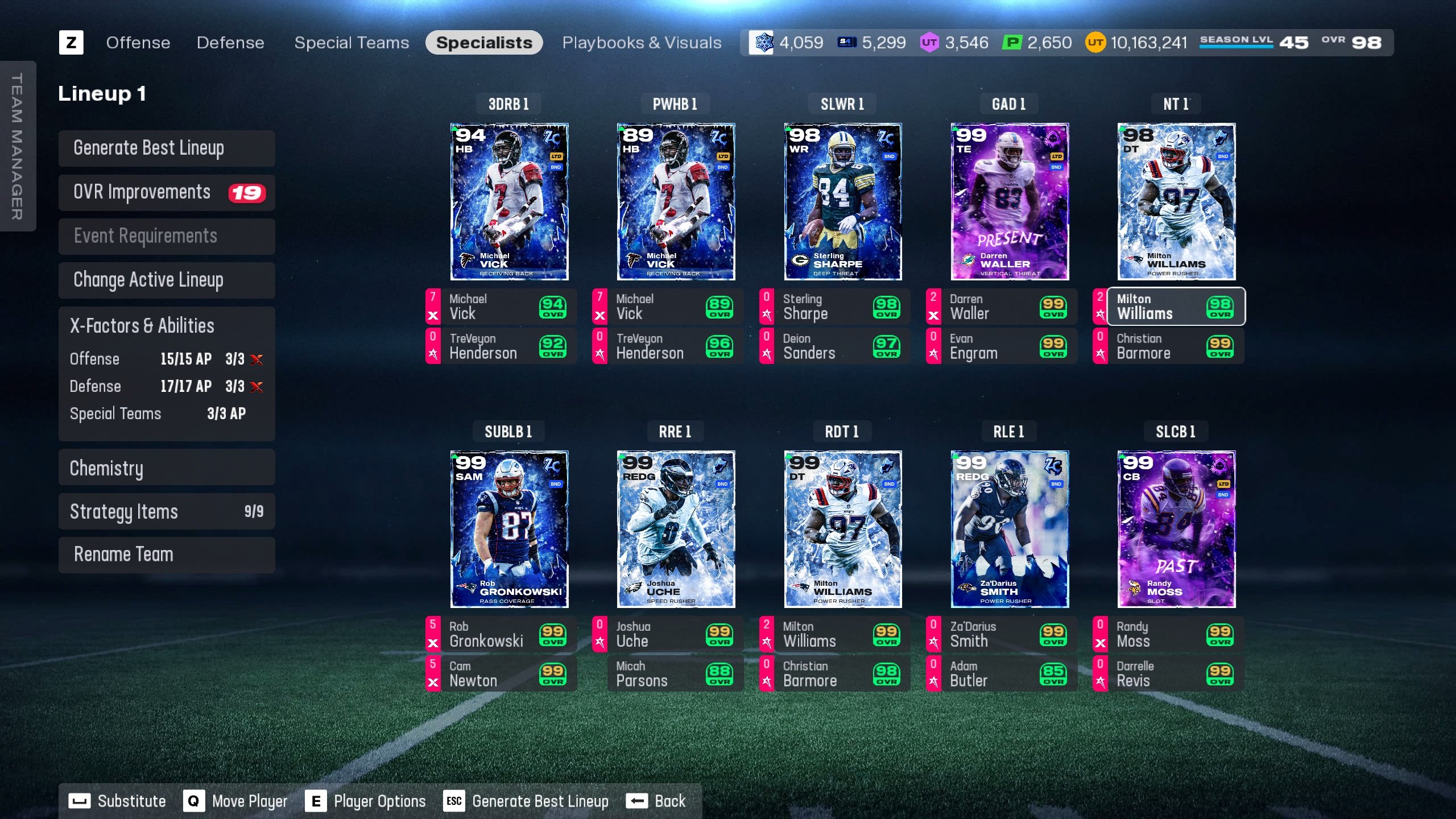This screenshot has height=819, width=1456.
Task: Pick the Darren Waller GAD card
Action: (x=1010, y=202)
